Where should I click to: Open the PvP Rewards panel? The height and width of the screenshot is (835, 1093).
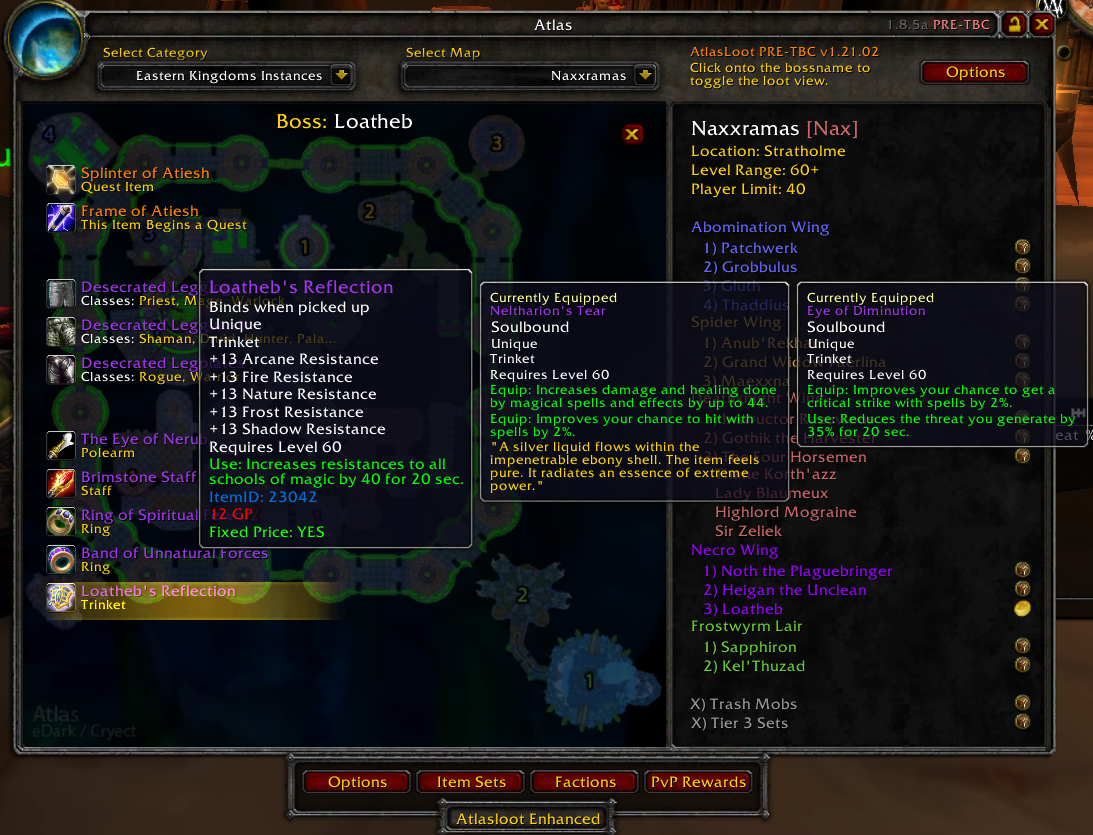pyautogui.click(x=698, y=782)
